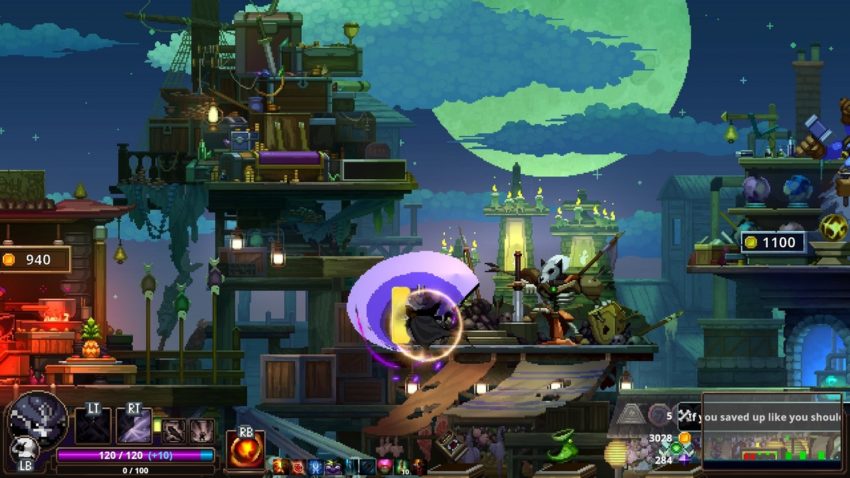The image size is (850, 478).
Task: Activate the LT skill slot
Action: coord(93,426)
